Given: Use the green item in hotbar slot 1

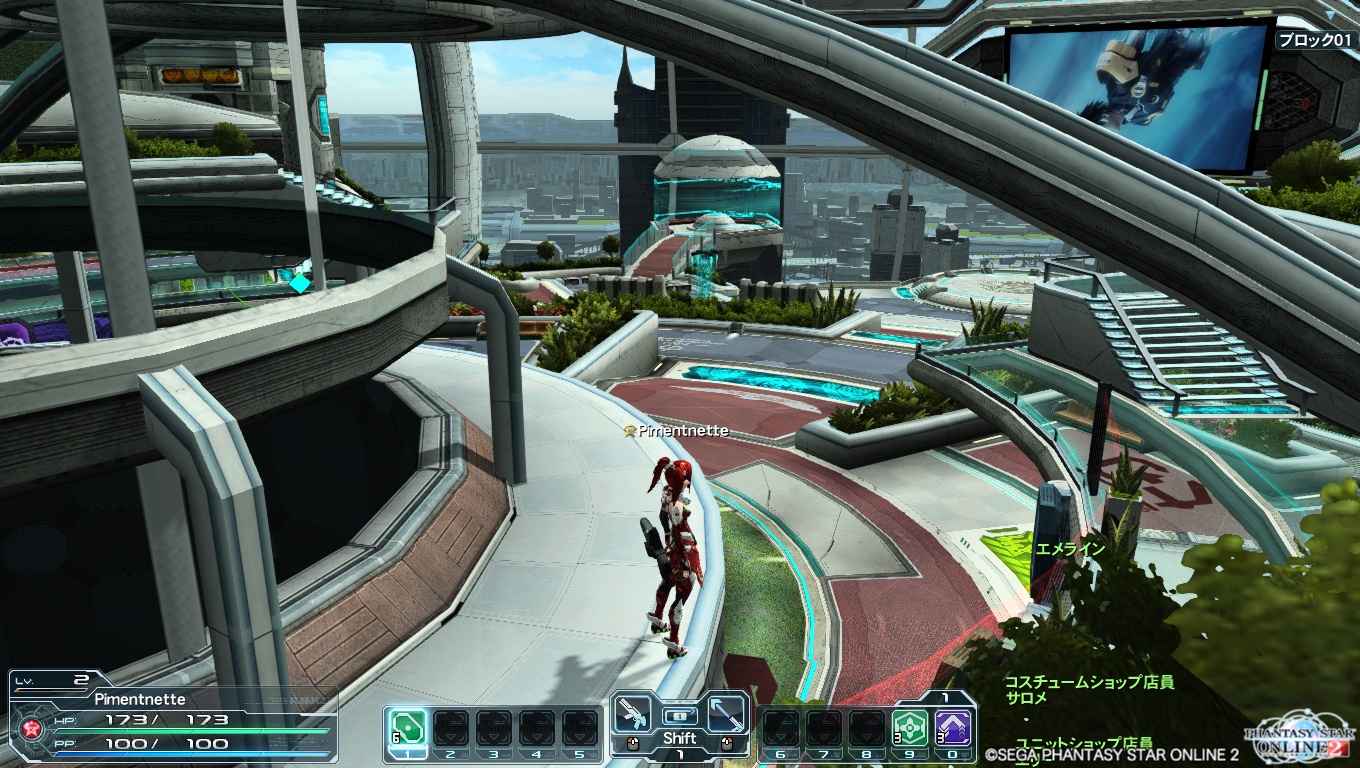Looking at the screenshot, I should [x=407, y=728].
